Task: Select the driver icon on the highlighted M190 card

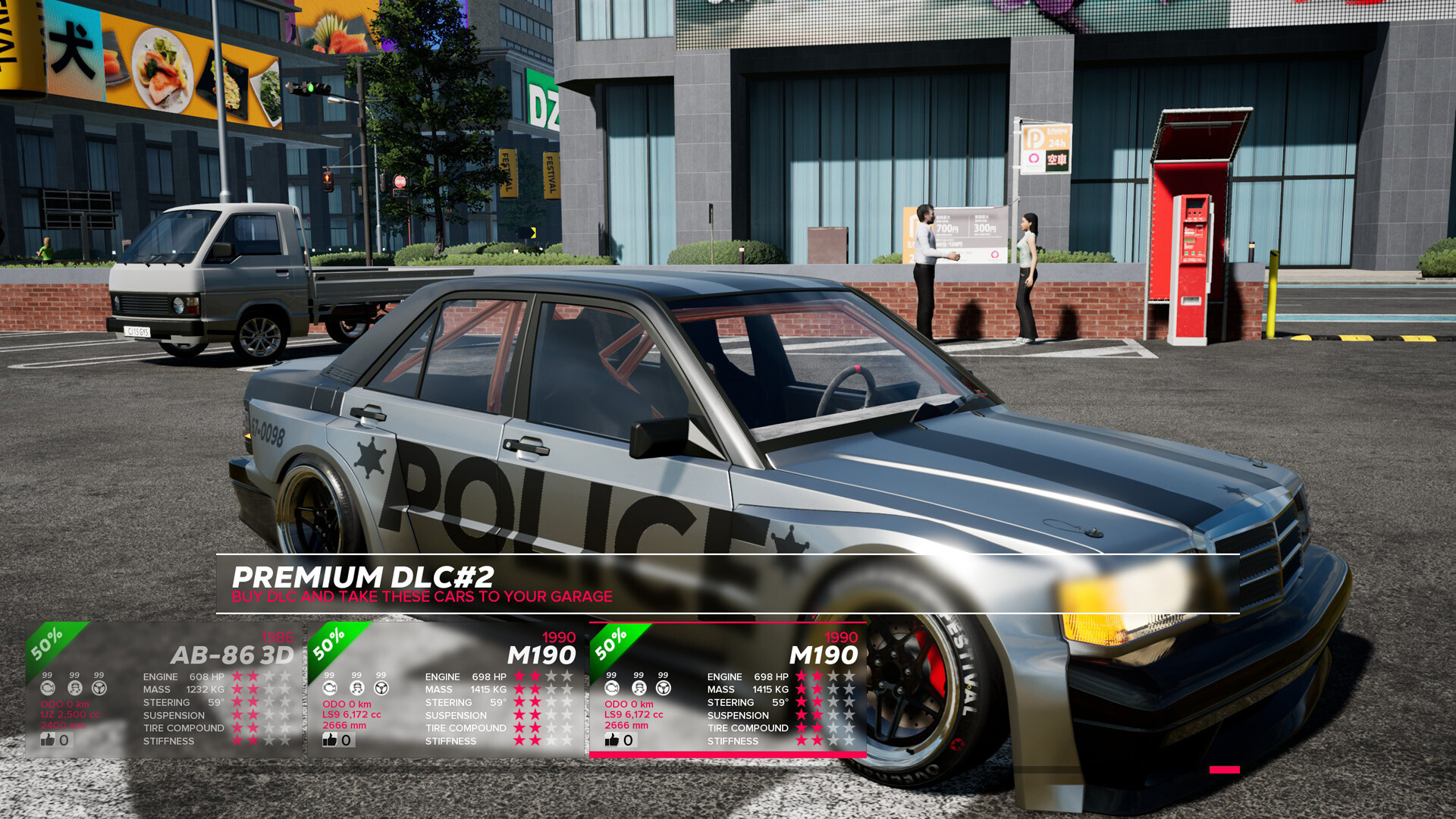Action: click(x=639, y=688)
